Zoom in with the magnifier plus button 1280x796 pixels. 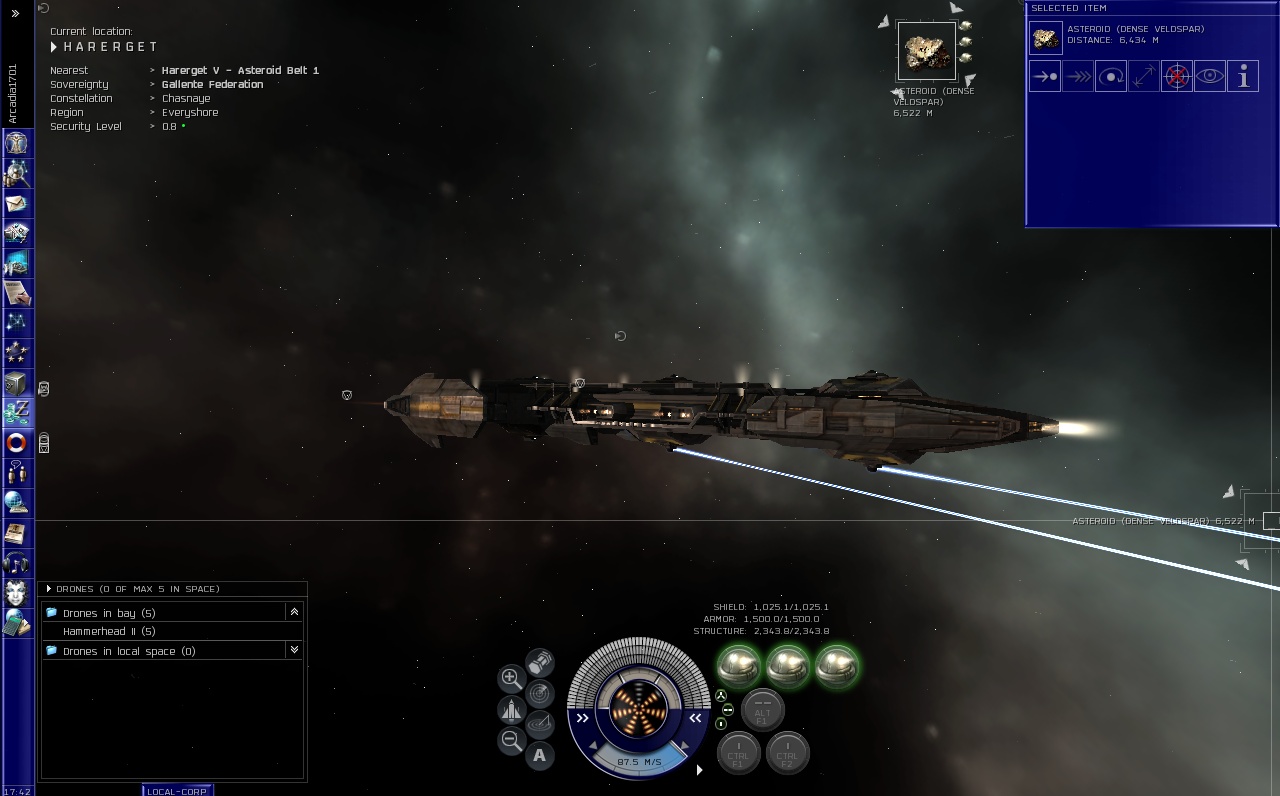pyautogui.click(x=511, y=678)
